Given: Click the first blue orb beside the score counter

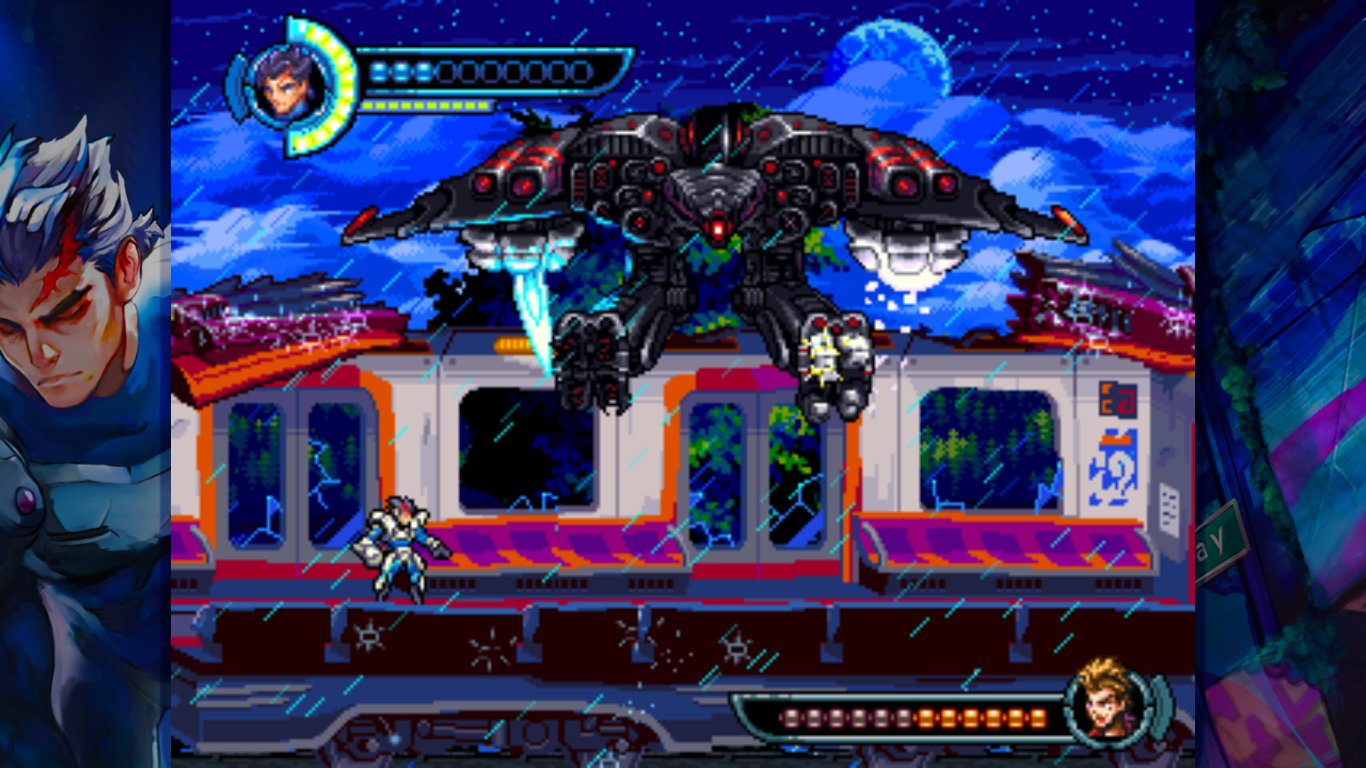Looking at the screenshot, I should [x=382, y=71].
